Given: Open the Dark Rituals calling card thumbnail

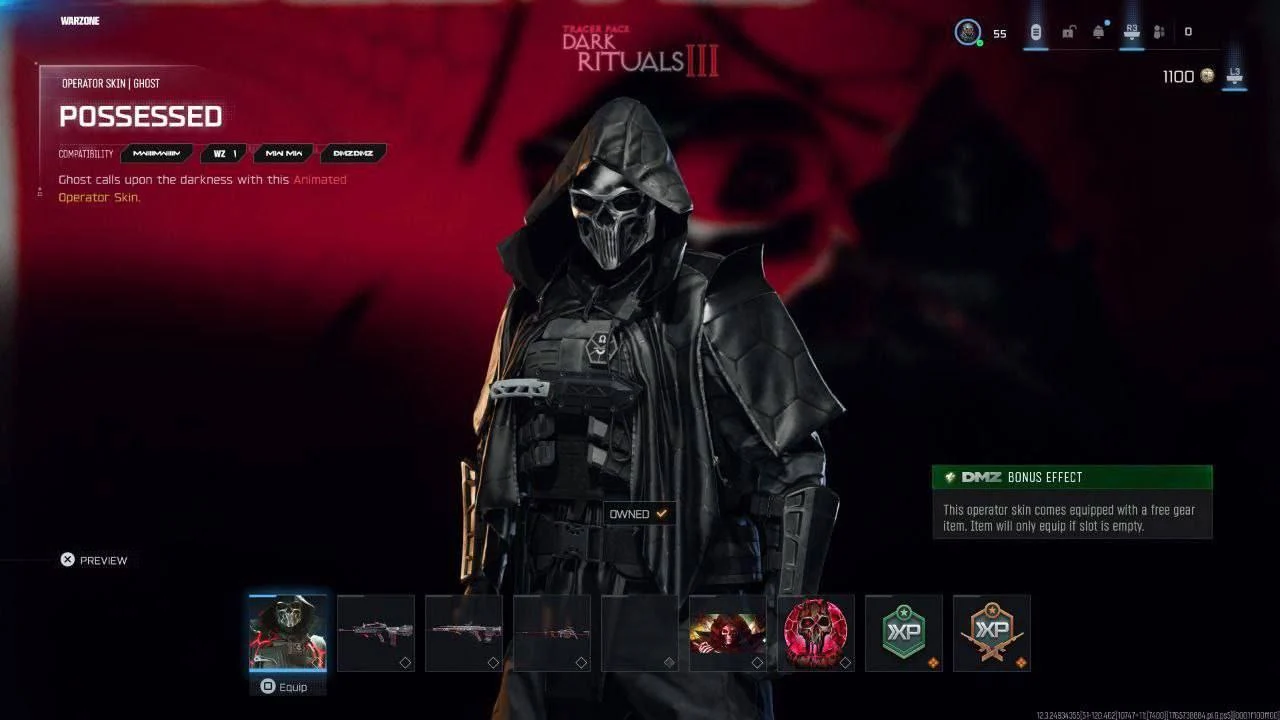Looking at the screenshot, I should 728,632.
